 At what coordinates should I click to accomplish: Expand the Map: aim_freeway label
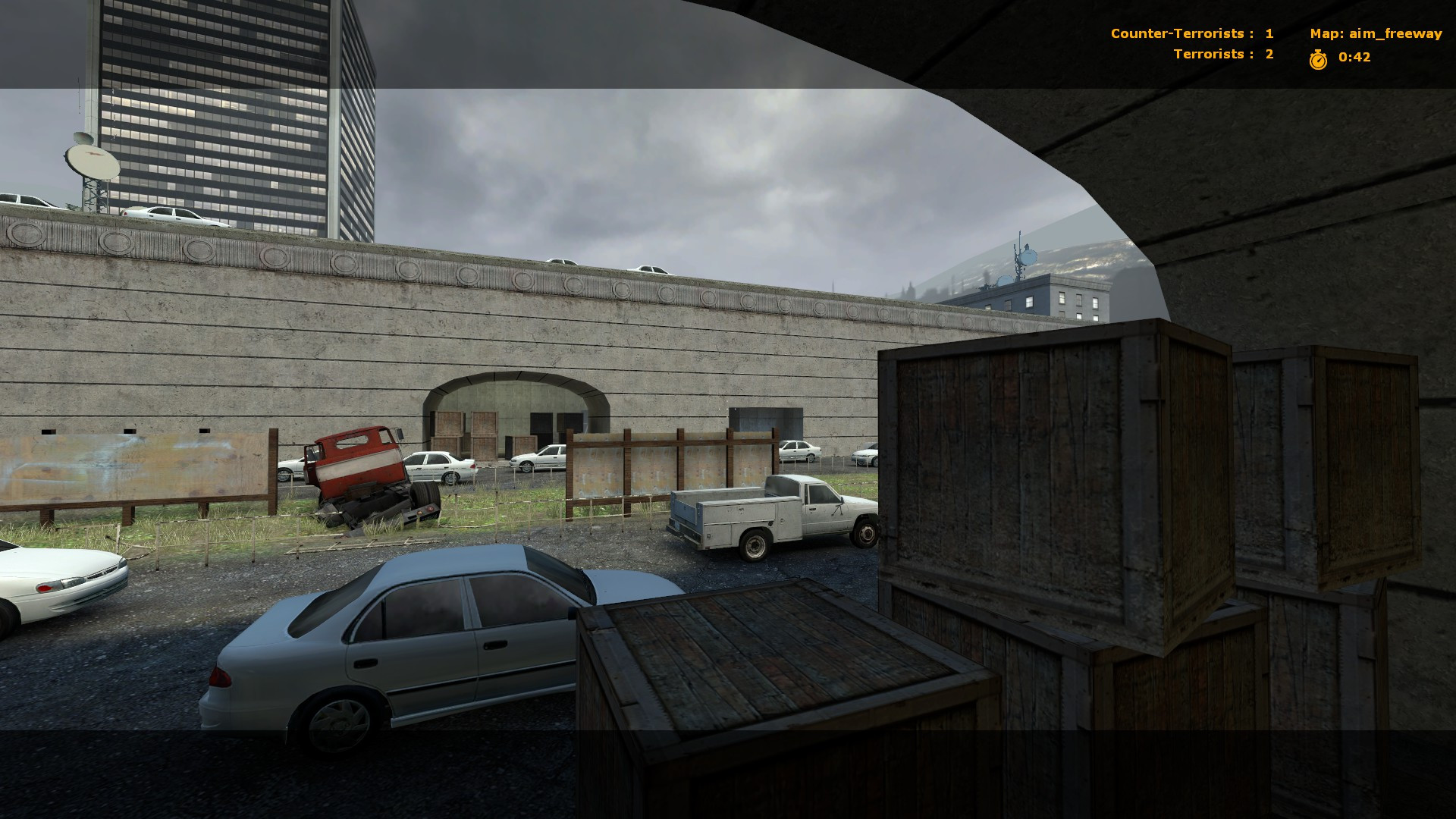pos(1376,33)
